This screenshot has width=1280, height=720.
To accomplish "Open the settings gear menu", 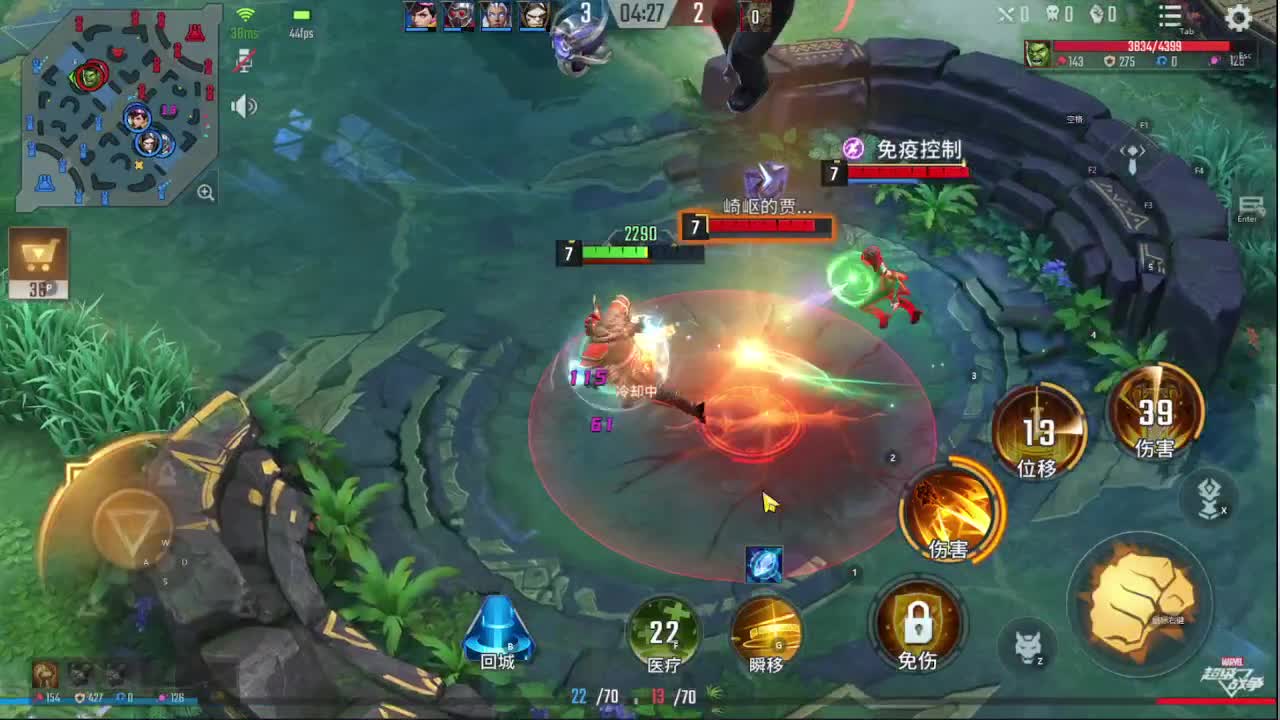I will [x=1238, y=17].
